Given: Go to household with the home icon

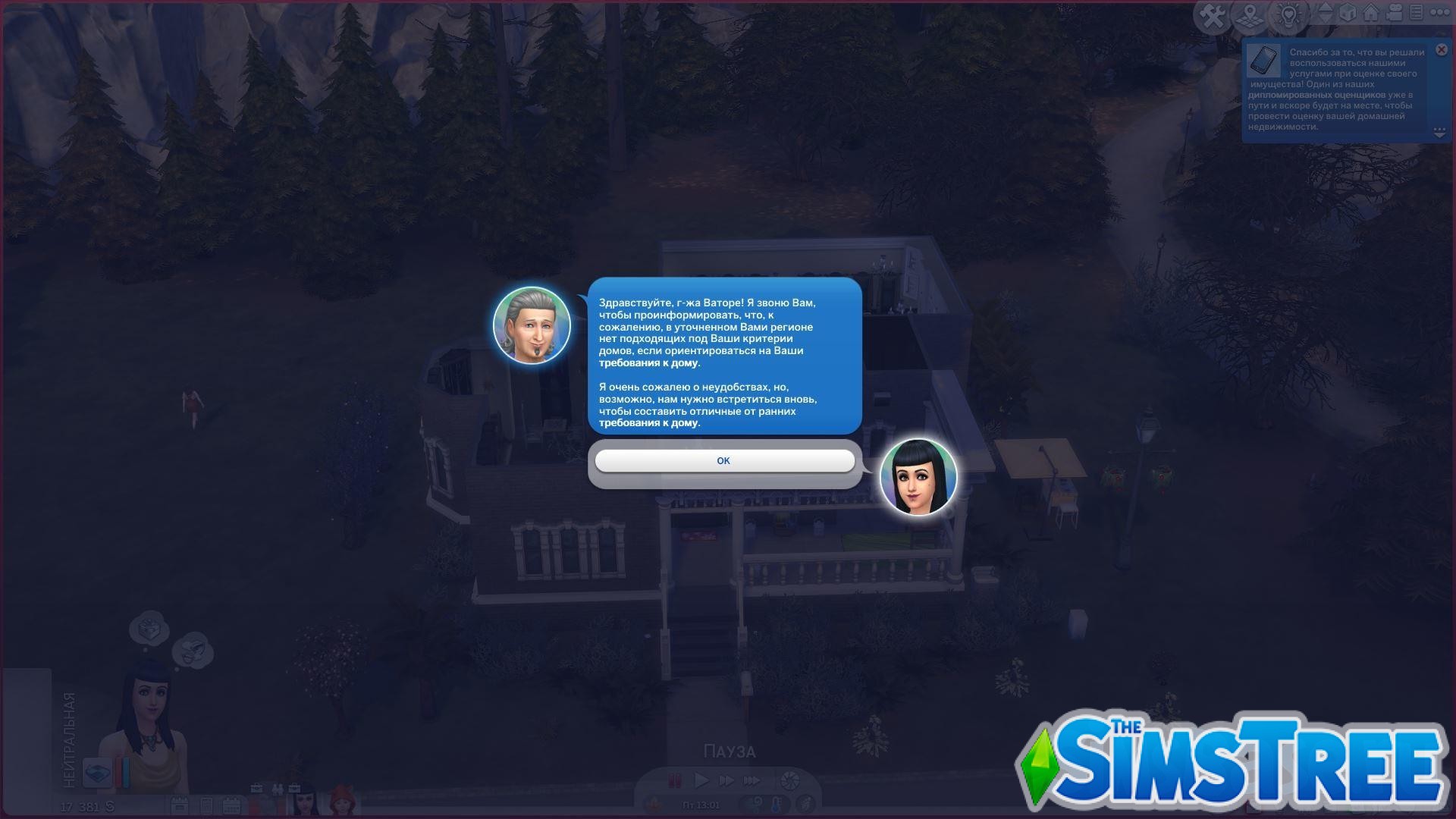Looking at the screenshot, I should (1370, 11).
